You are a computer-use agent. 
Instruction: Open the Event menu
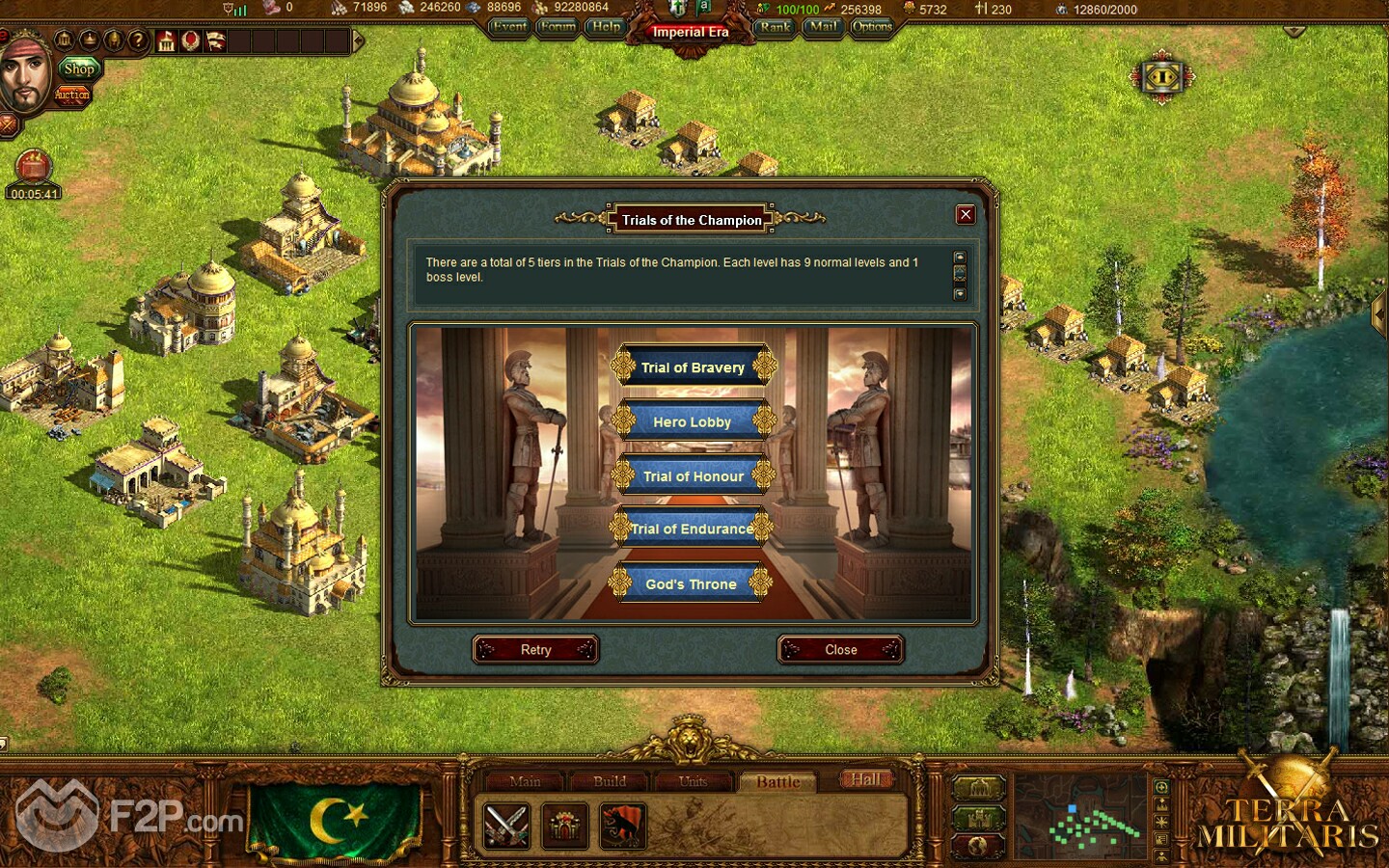pos(508,27)
